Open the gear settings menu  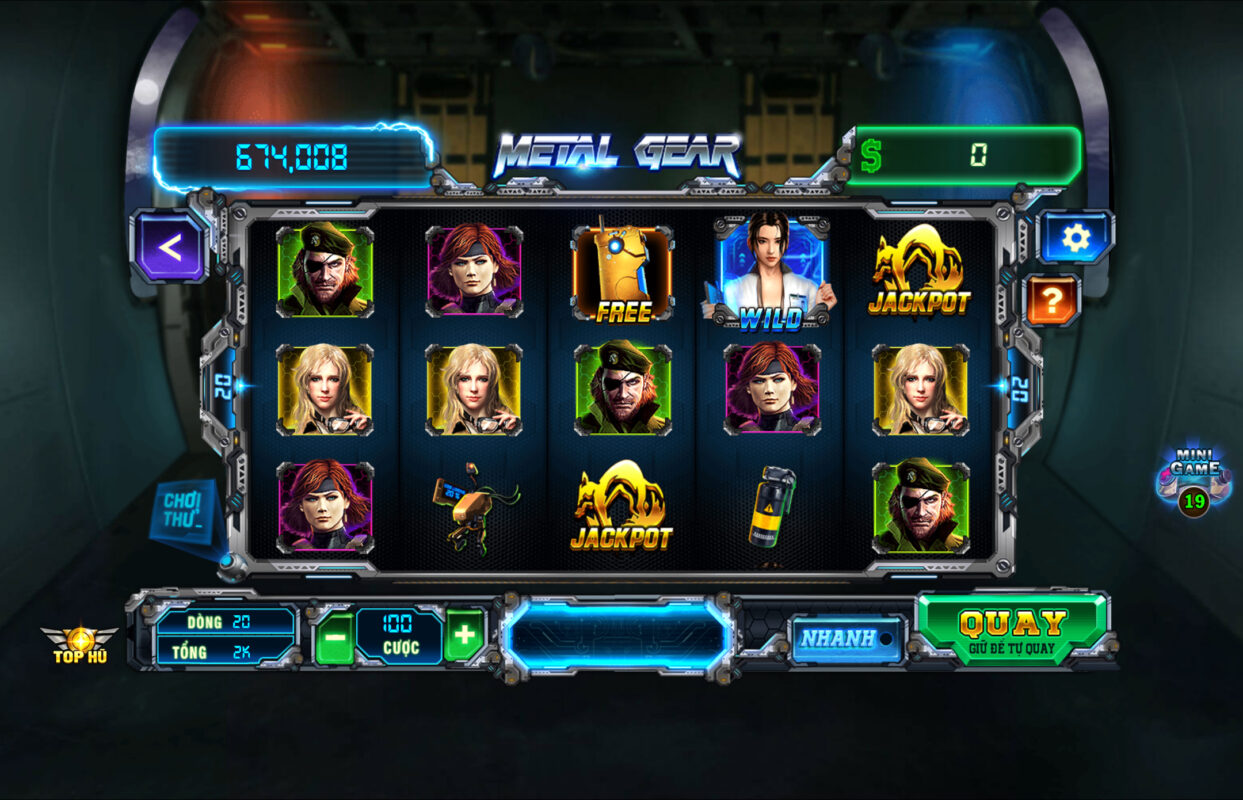point(1075,238)
